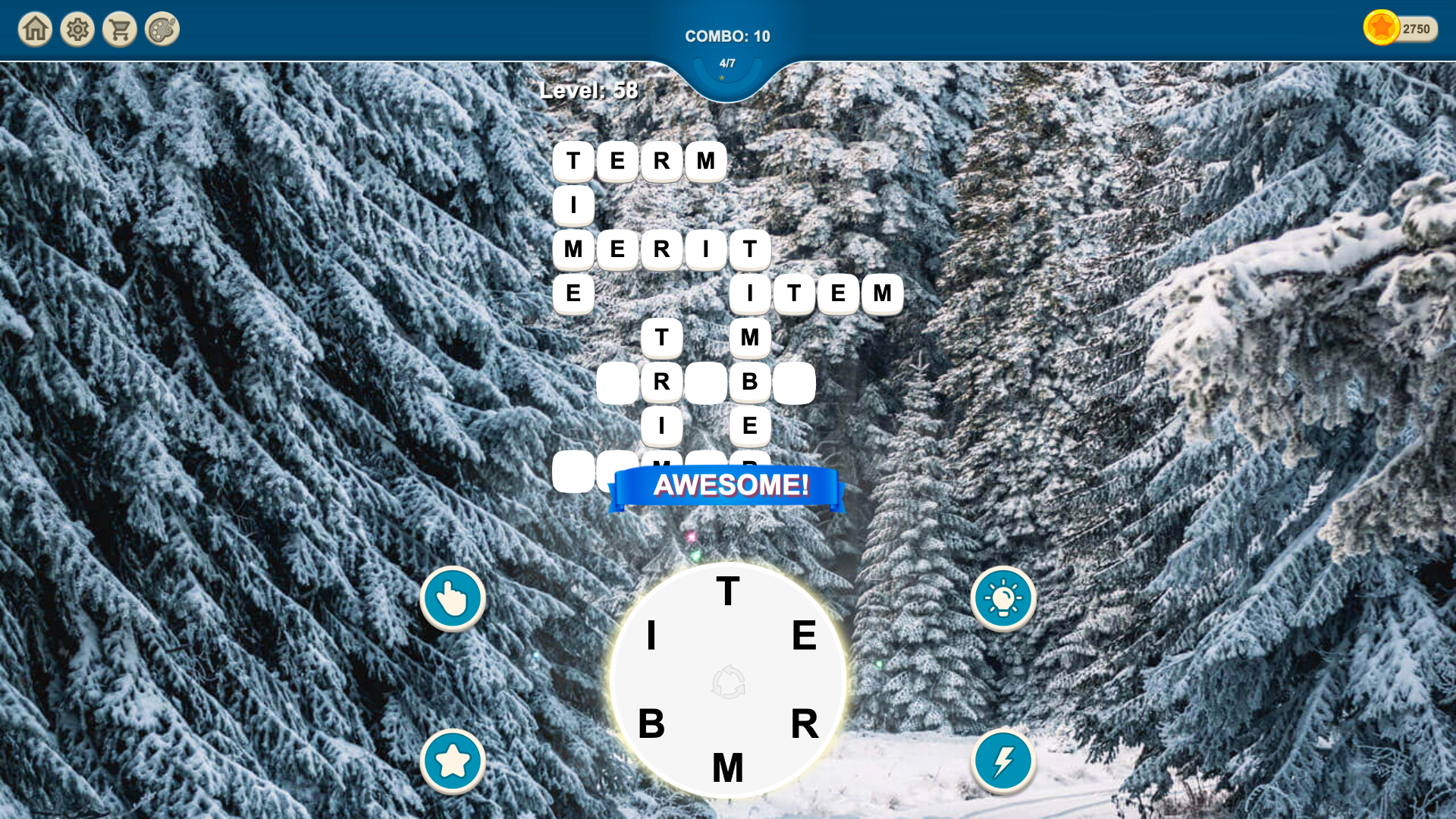Select letter R on the wheel
The width and height of the screenshot is (1456, 819).
[x=806, y=726]
